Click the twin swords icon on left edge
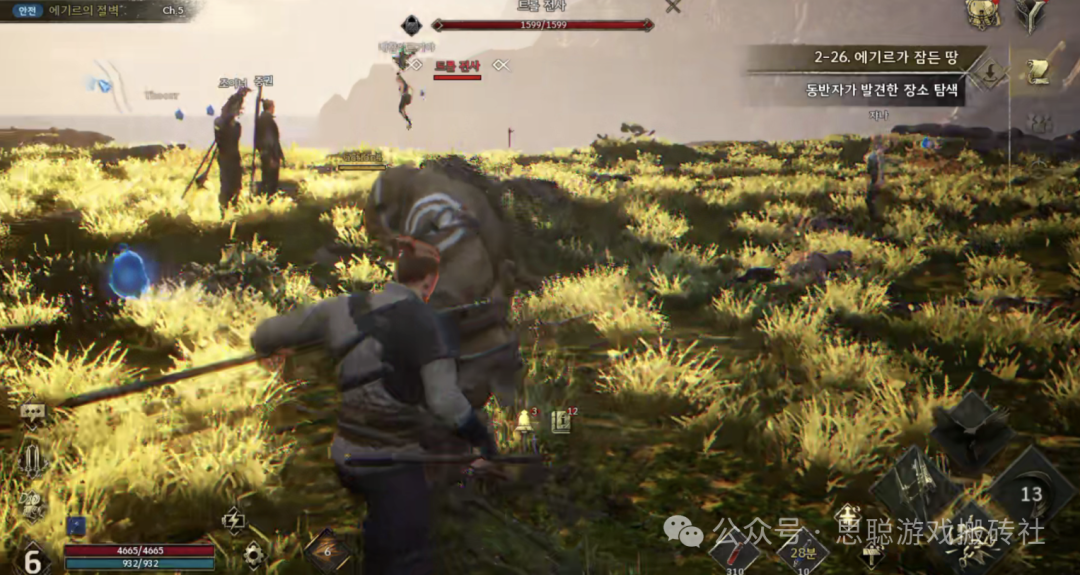Viewport: 1080px width, 575px height. [33, 462]
